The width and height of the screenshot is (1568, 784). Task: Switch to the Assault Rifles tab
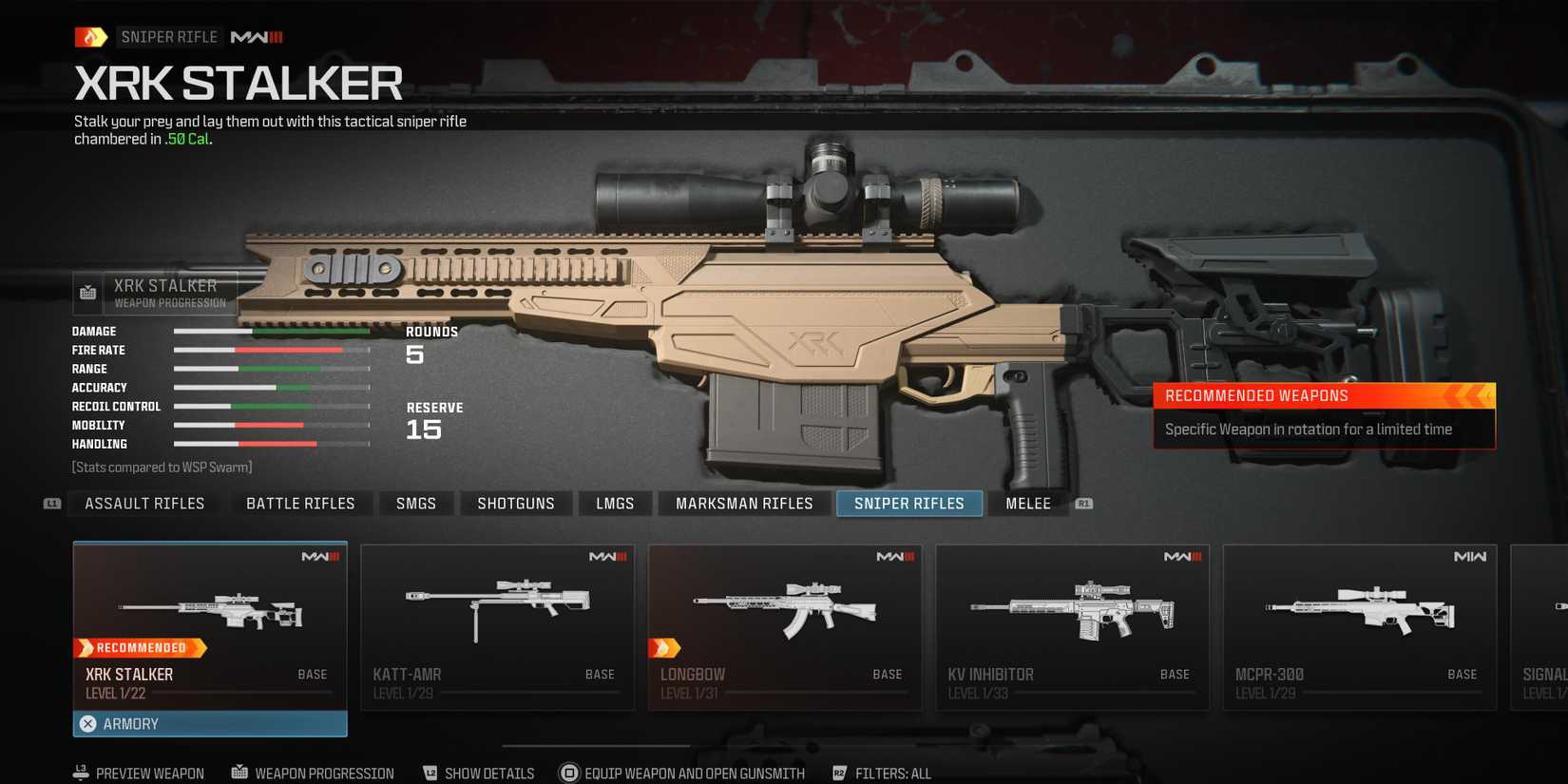pos(143,503)
